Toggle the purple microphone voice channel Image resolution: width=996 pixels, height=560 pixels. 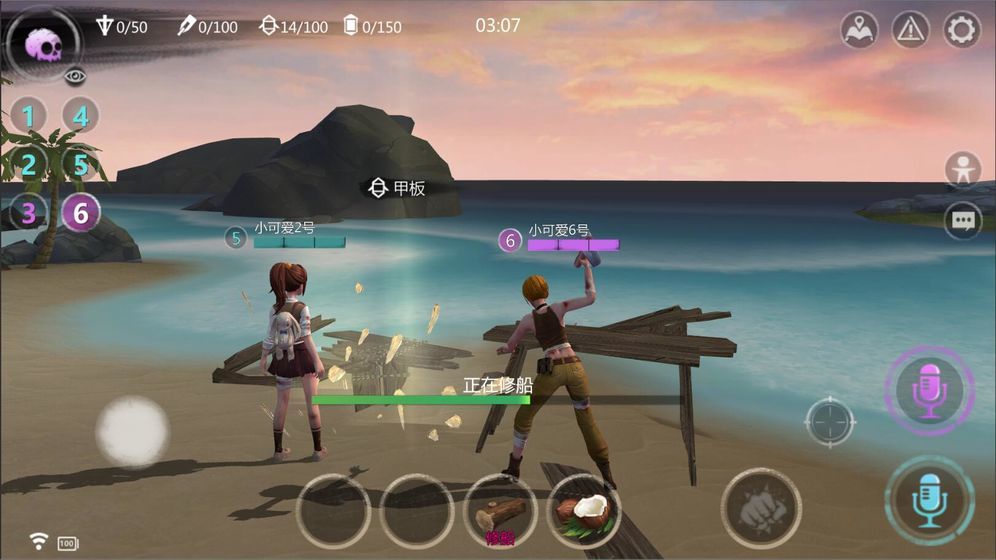(x=930, y=391)
